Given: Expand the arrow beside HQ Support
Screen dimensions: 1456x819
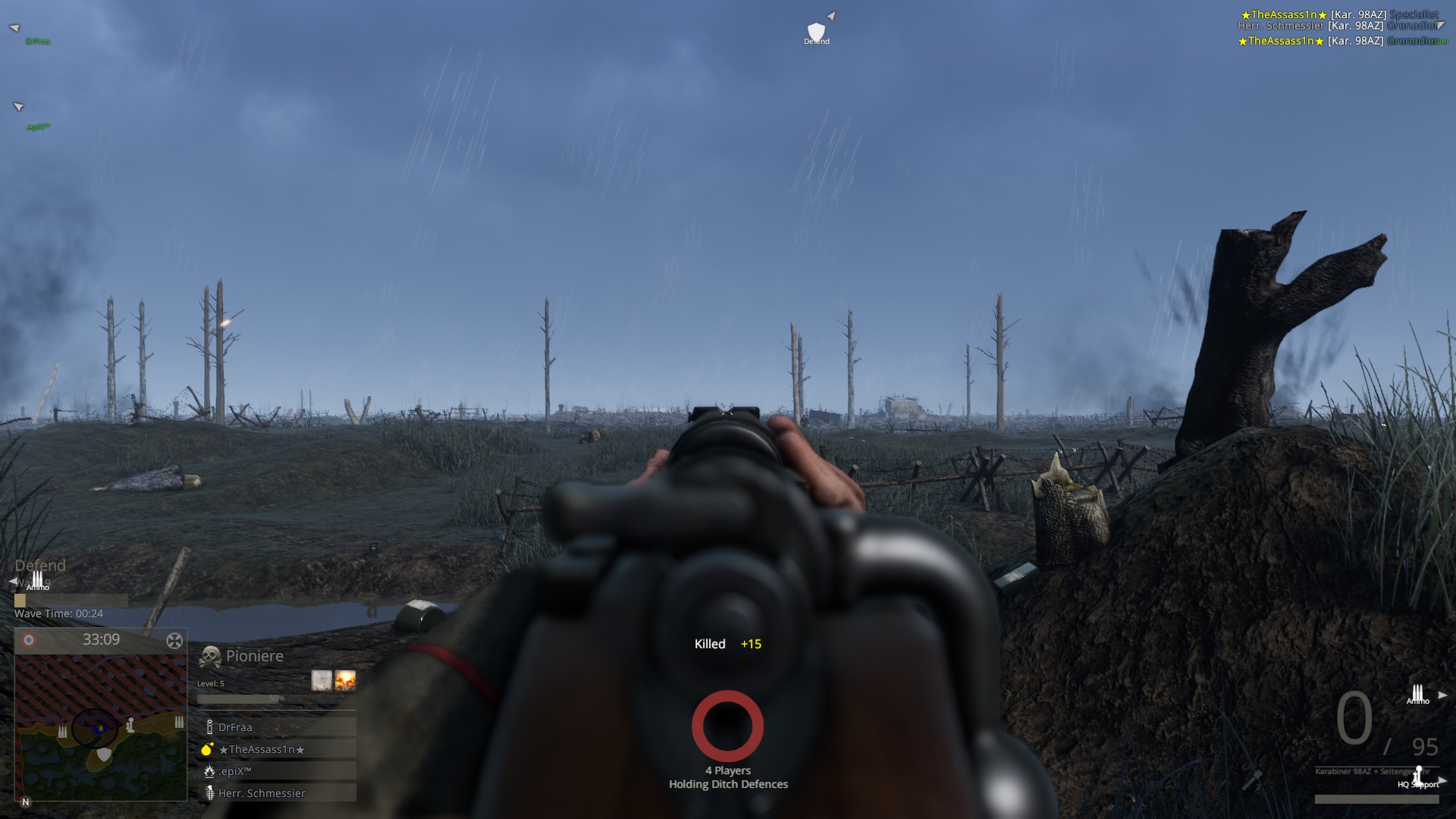Looking at the screenshot, I should (1443, 780).
